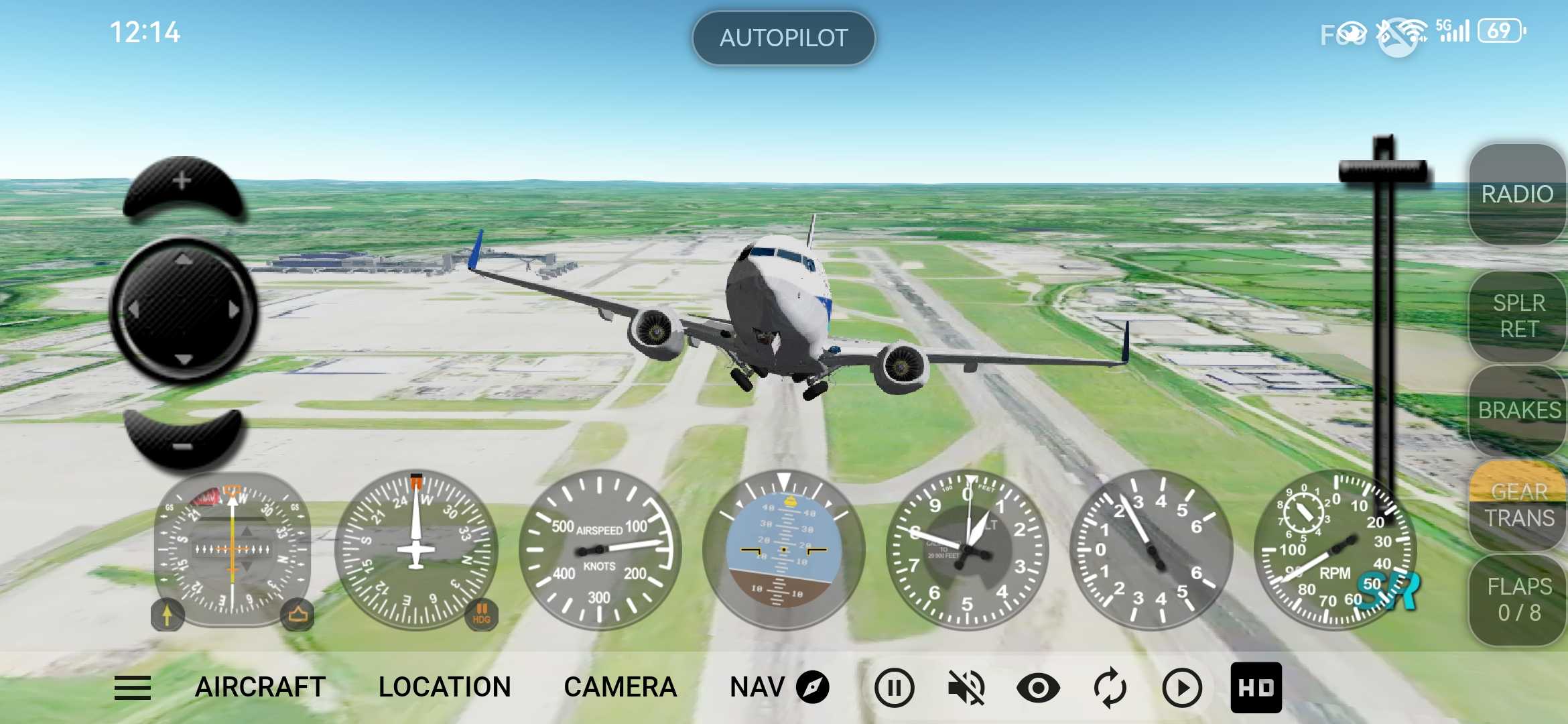Image resolution: width=1568 pixels, height=724 pixels.
Task: Open the AUTOPILOT panel
Action: click(783, 38)
